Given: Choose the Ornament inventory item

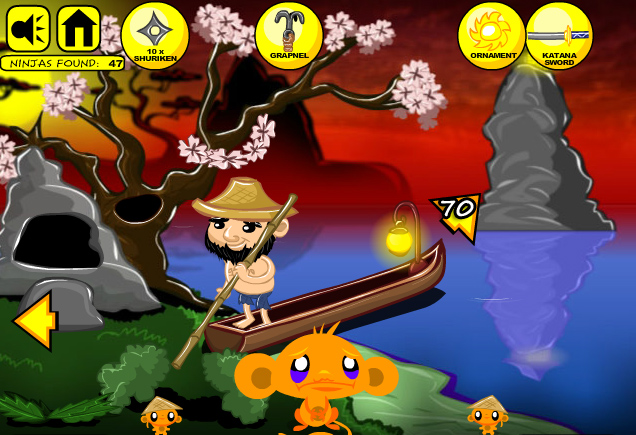Looking at the screenshot, I should (x=491, y=35).
